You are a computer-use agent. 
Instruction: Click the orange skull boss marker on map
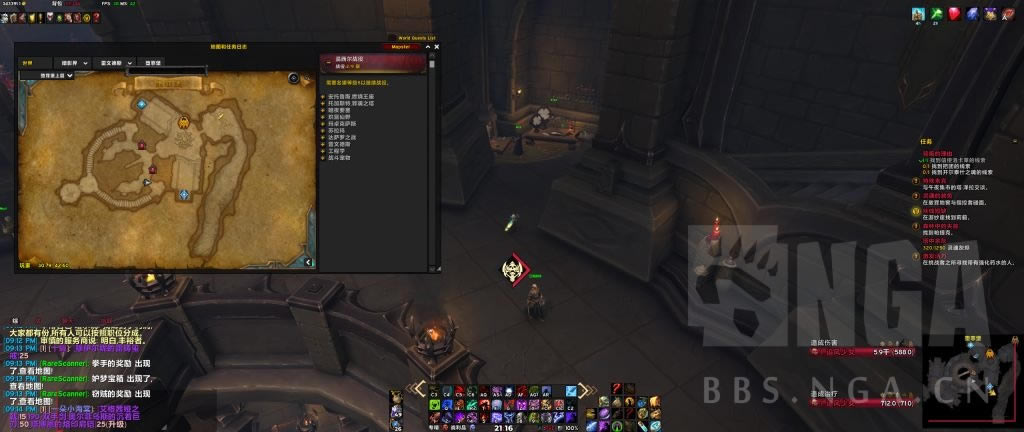pyautogui.click(x=184, y=123)
